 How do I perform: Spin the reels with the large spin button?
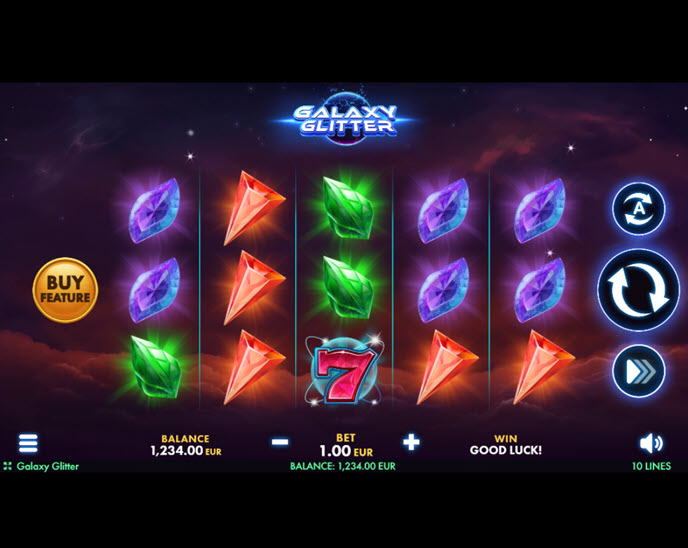pos(638,290)
